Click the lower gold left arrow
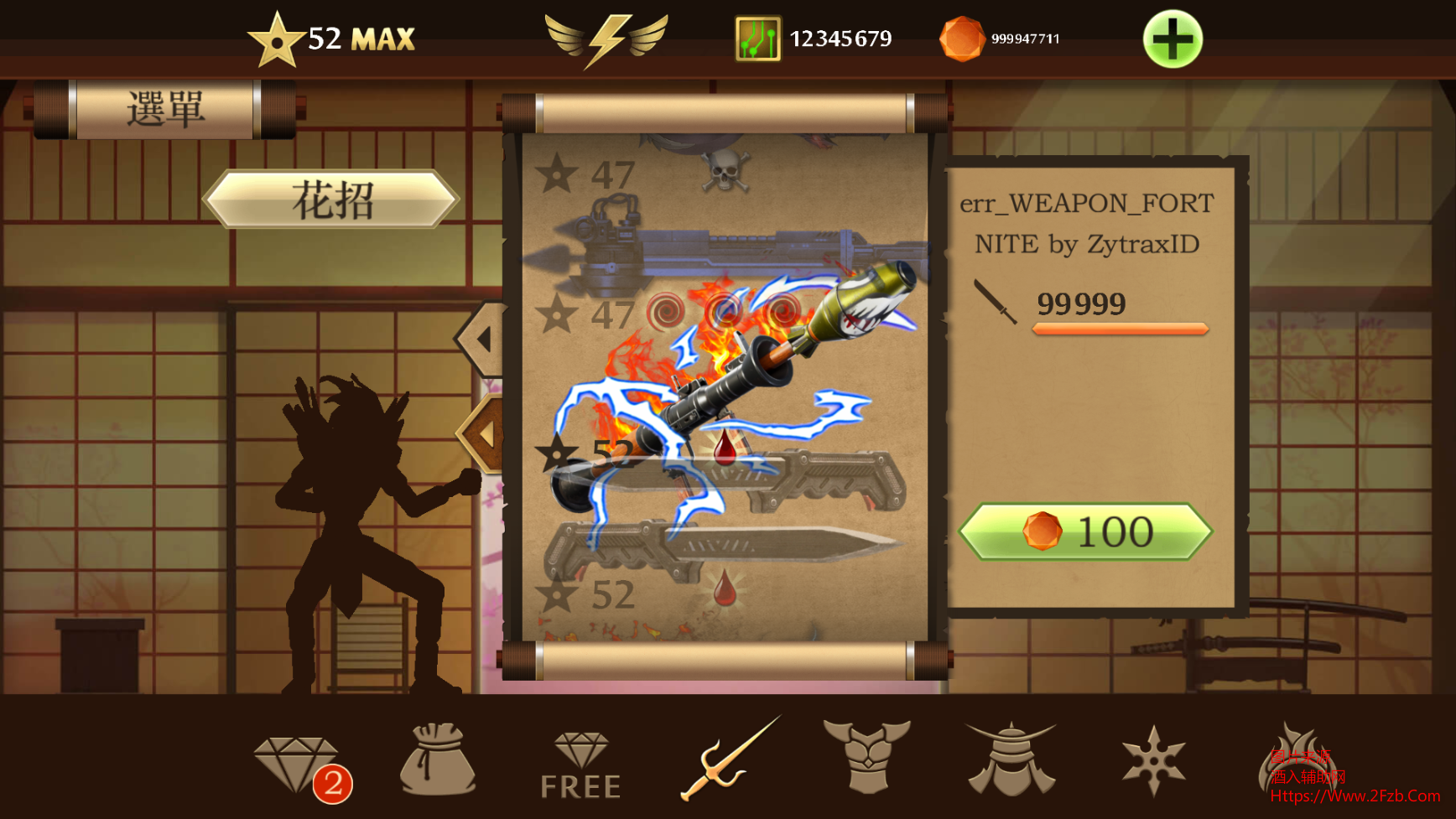This screenshot has height=819, width=1456. 483,434
